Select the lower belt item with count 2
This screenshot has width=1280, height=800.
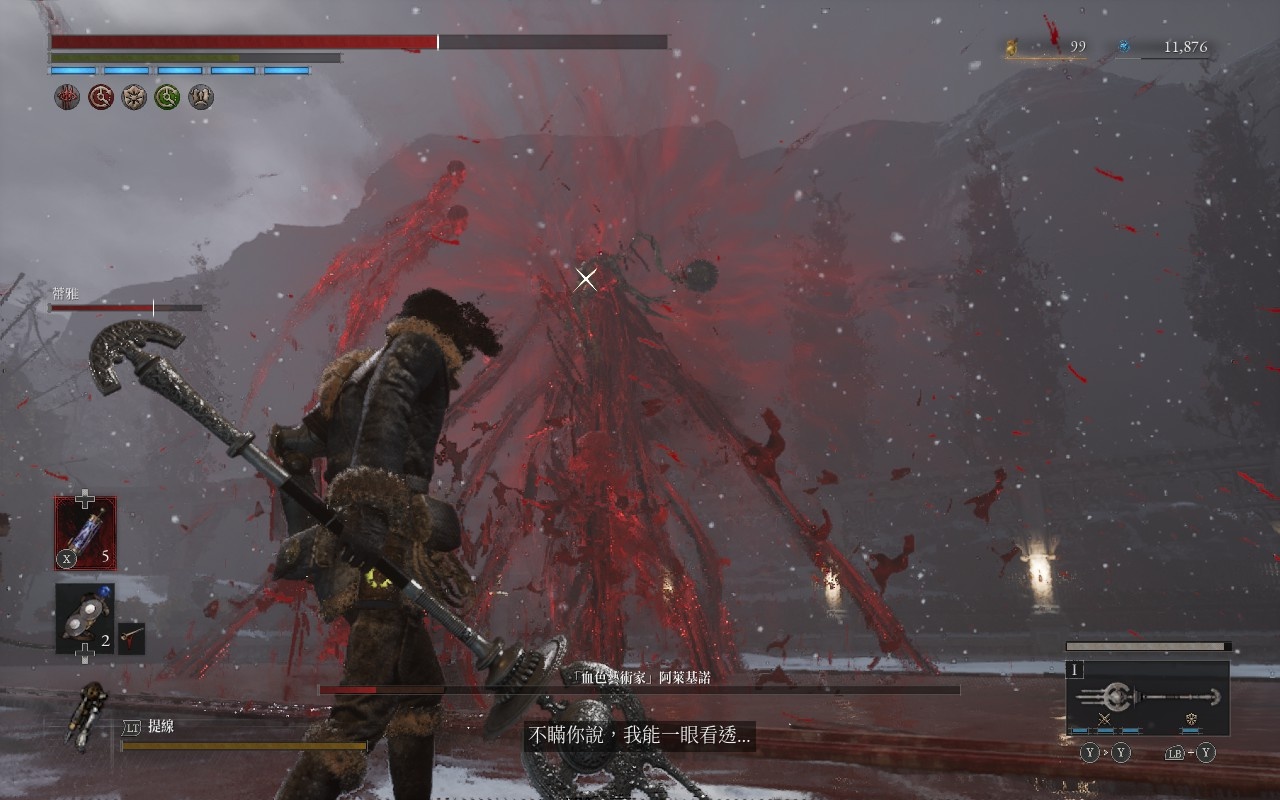(x=85, y=620)
